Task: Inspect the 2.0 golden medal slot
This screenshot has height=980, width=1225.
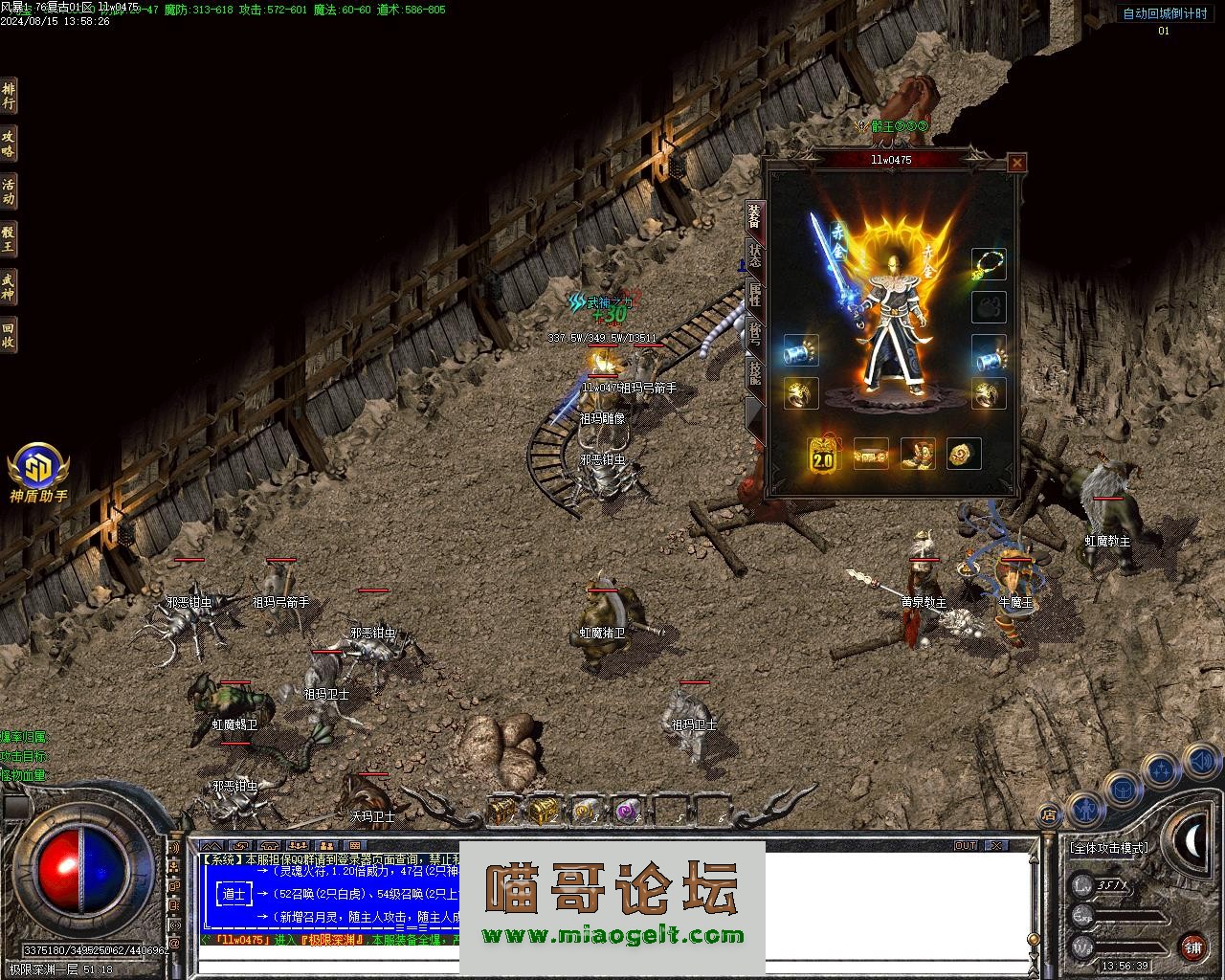Action: pos(823,456)
